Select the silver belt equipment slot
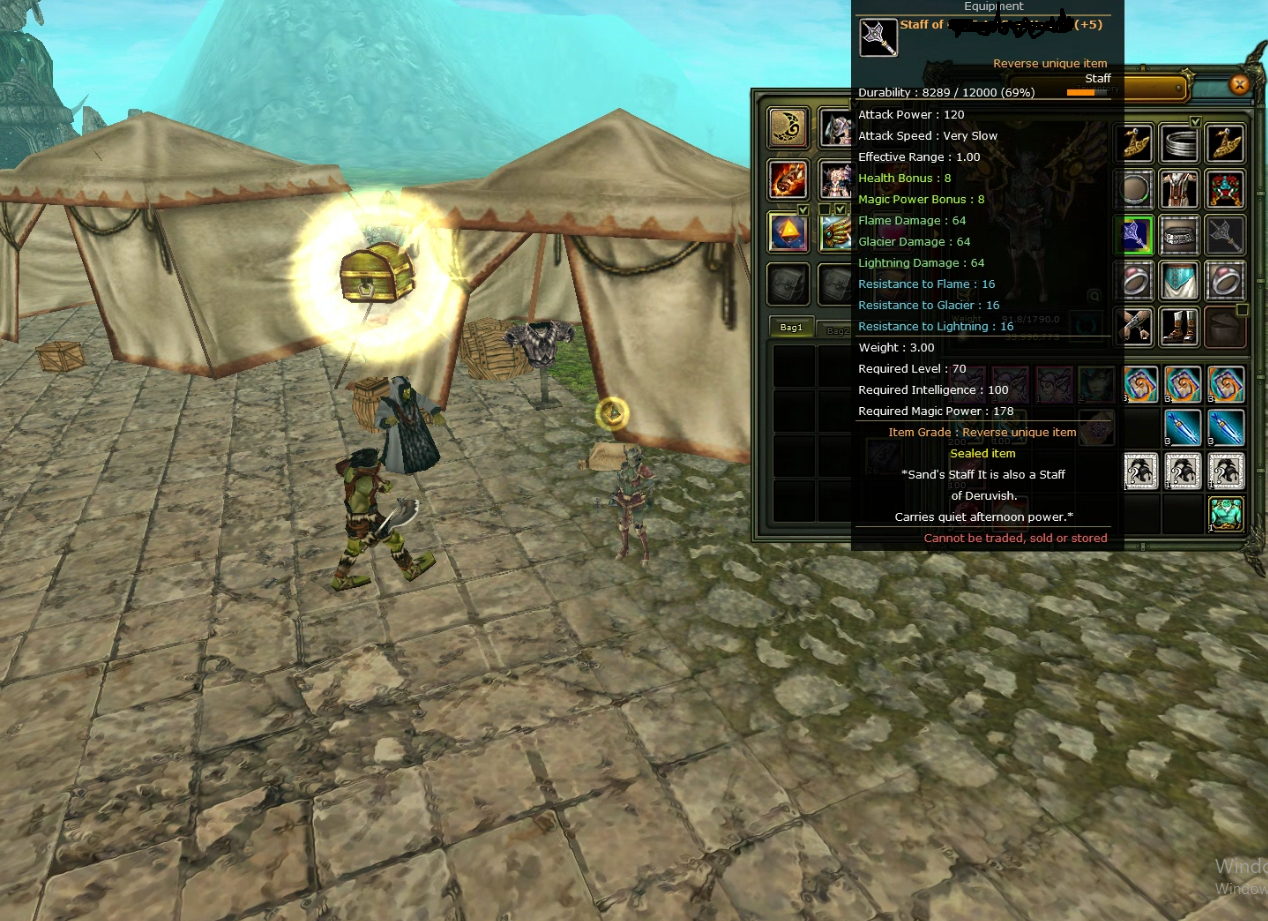Image resolution: width=1268 pixels, height=921 pixels. 1180,235
